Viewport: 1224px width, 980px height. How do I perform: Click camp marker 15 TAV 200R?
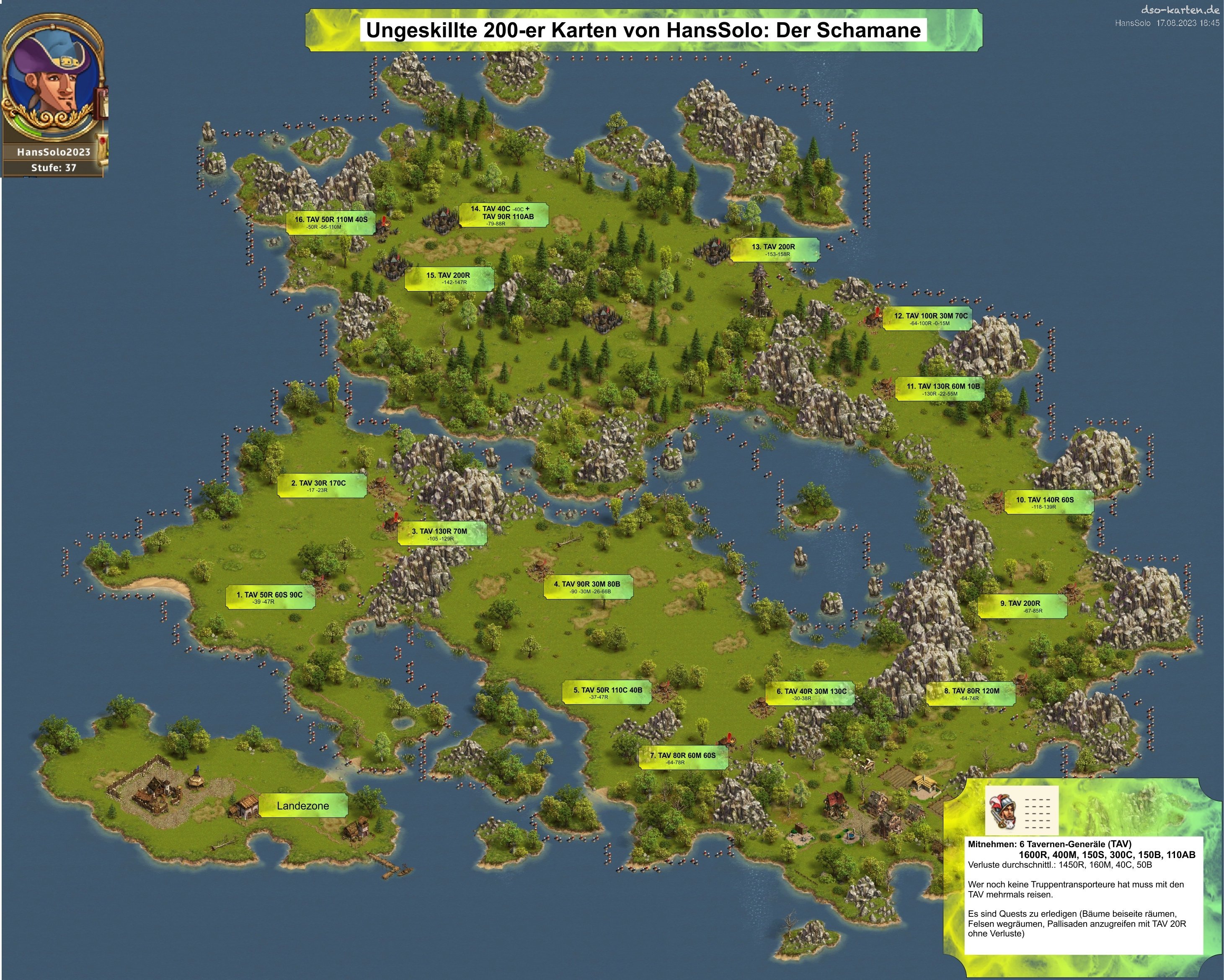coord(449,278)
